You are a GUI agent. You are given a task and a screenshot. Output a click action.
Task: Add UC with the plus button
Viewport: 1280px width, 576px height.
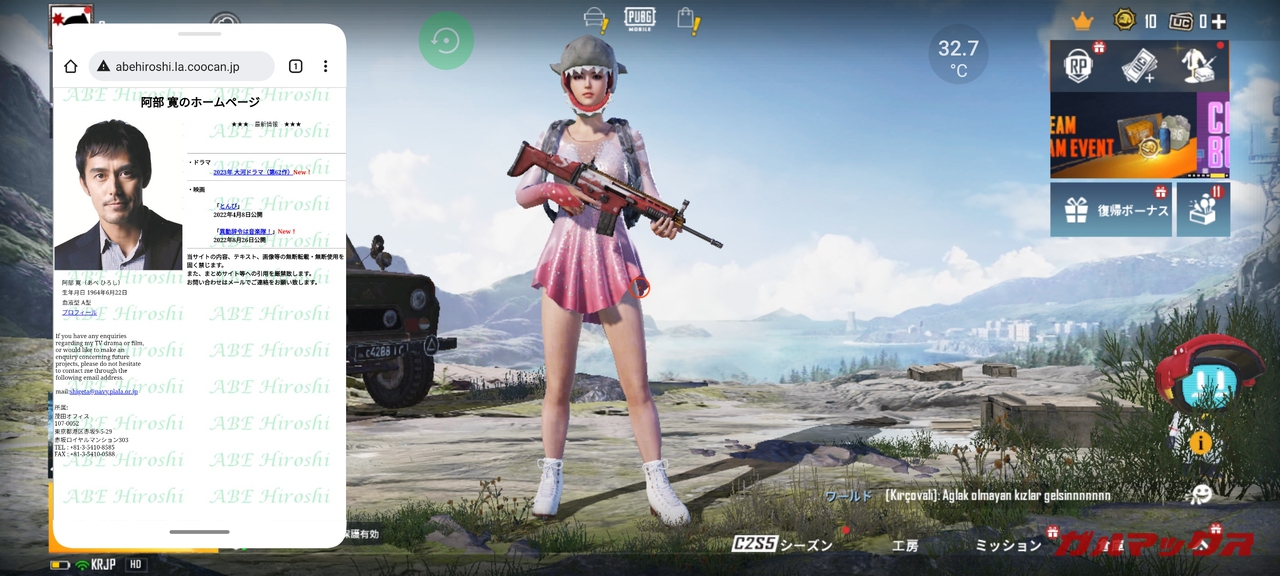[x=1219, y=21]
